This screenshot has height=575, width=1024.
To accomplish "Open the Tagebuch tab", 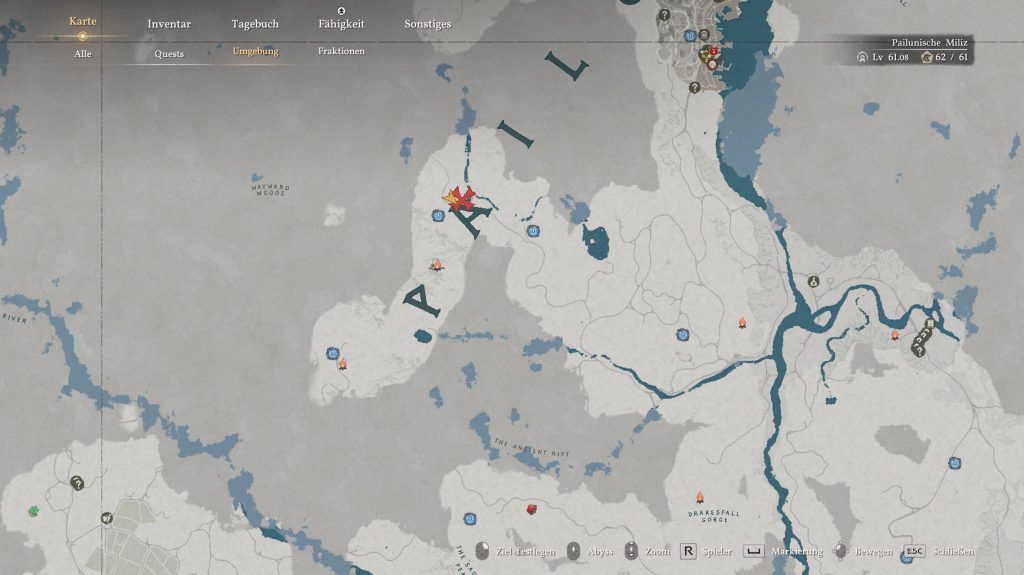I will (x=255, y=24).
